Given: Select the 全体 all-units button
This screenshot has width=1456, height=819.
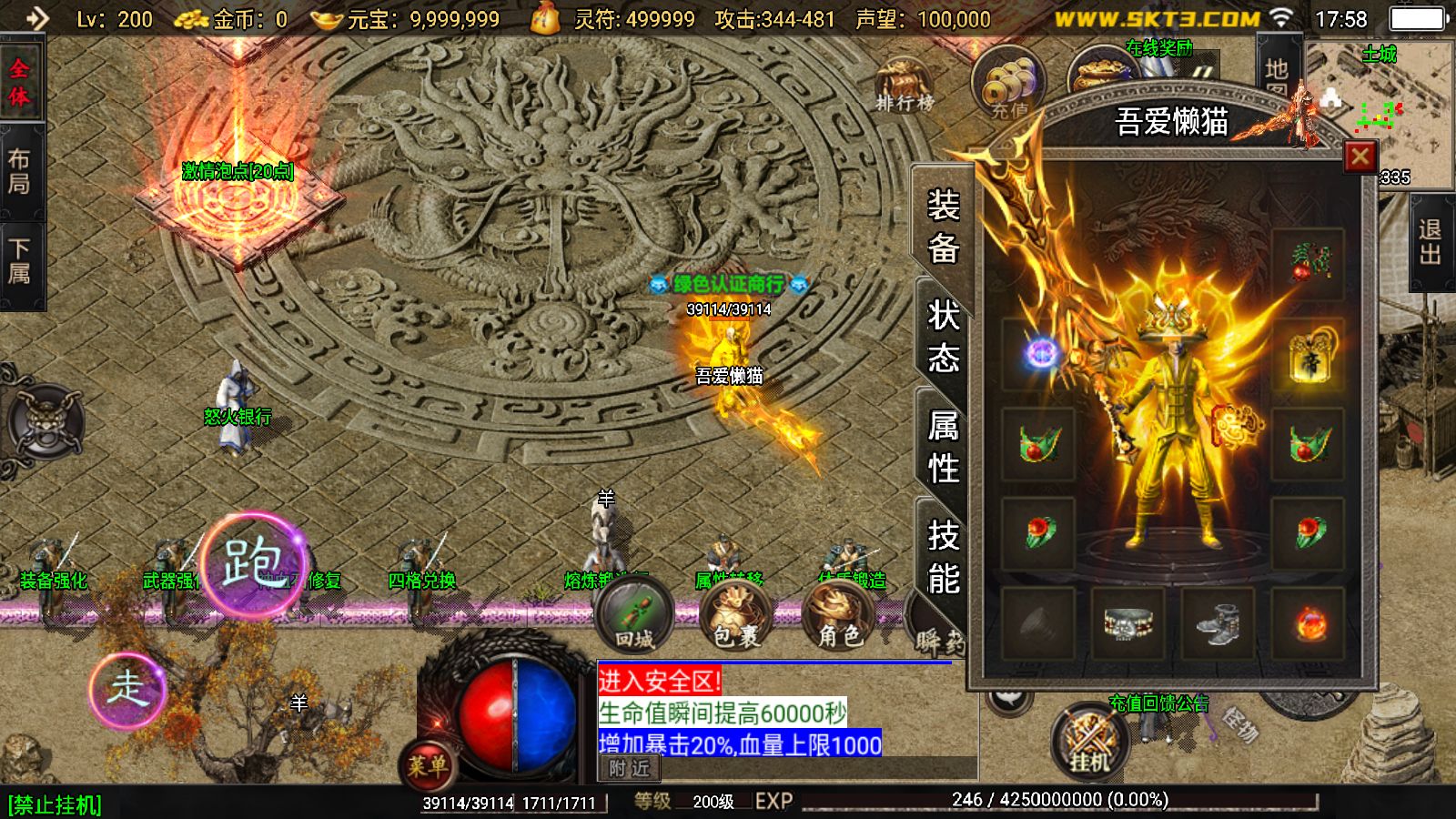Looking at the screenshot, I should pyautogui.click(x=19, y=82).
